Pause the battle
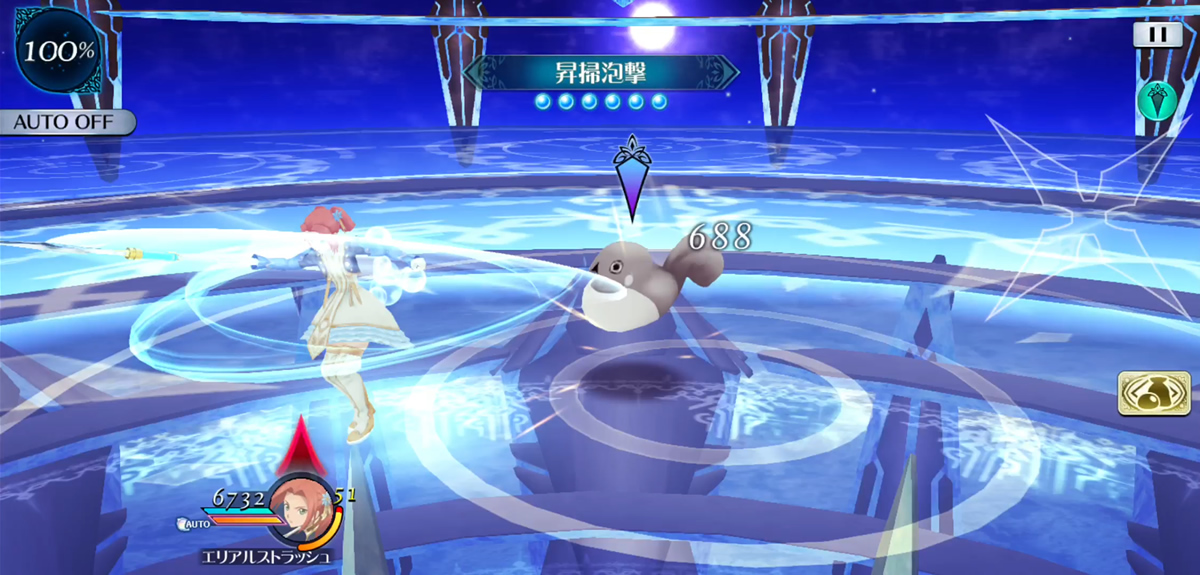Viewport: 1200px width, 575px height. pos(1157,35)
